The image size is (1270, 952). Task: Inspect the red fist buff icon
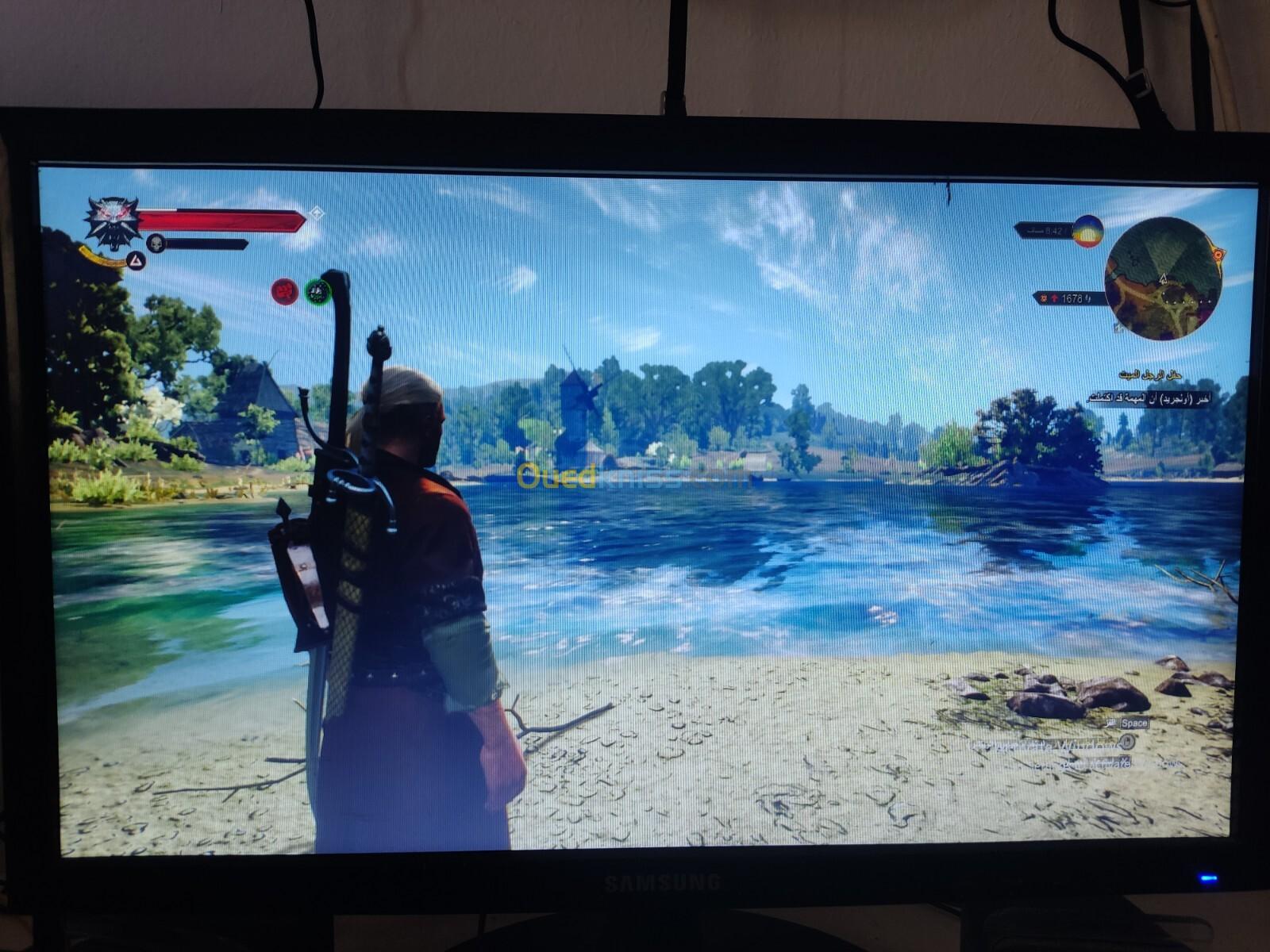pos(284,291)
